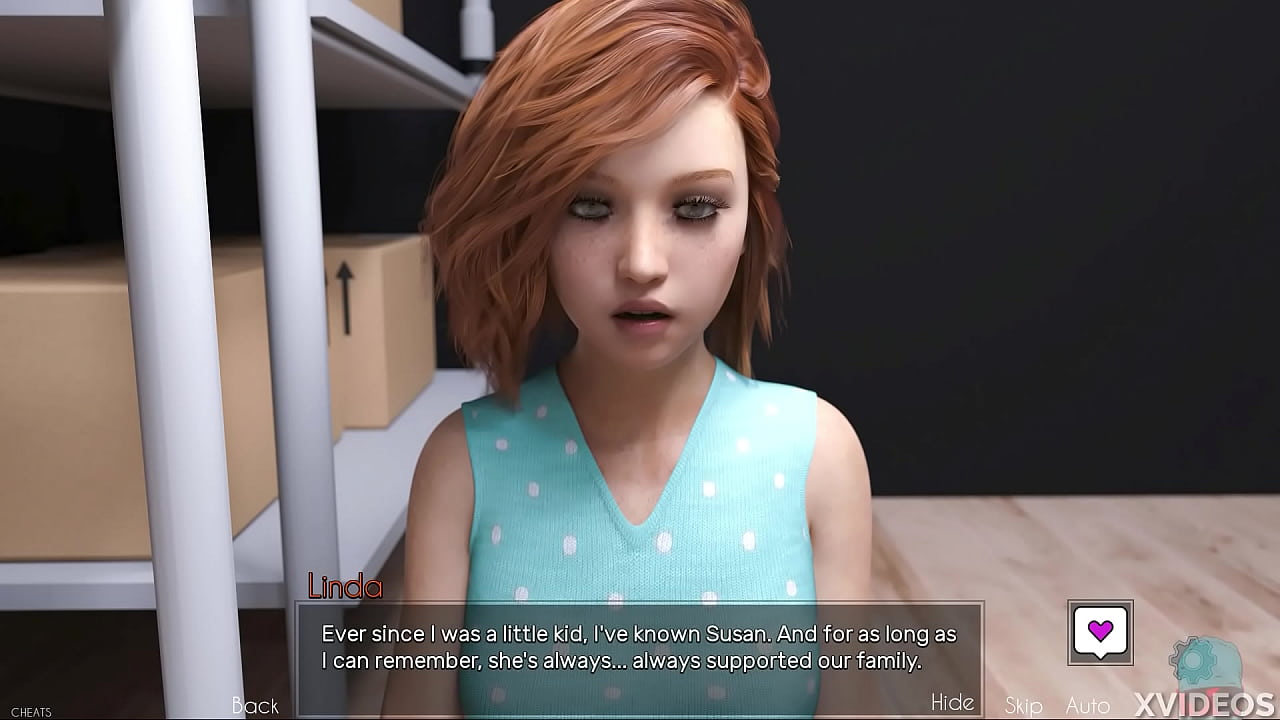Open the dialogue history via Back
This screenshot has width=1280, height=720.
[255, 706]
